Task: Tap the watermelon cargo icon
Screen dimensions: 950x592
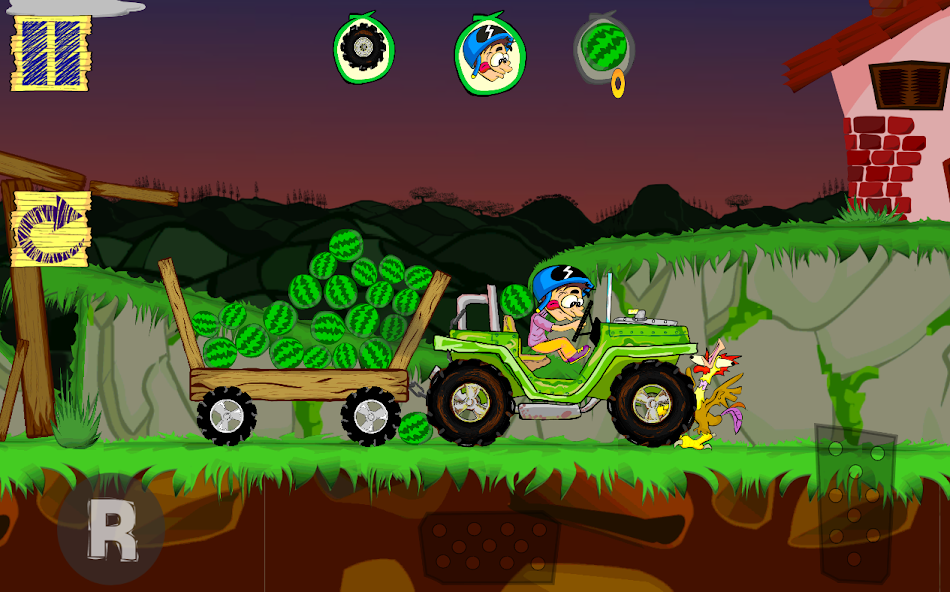Action: coord(603,45)
